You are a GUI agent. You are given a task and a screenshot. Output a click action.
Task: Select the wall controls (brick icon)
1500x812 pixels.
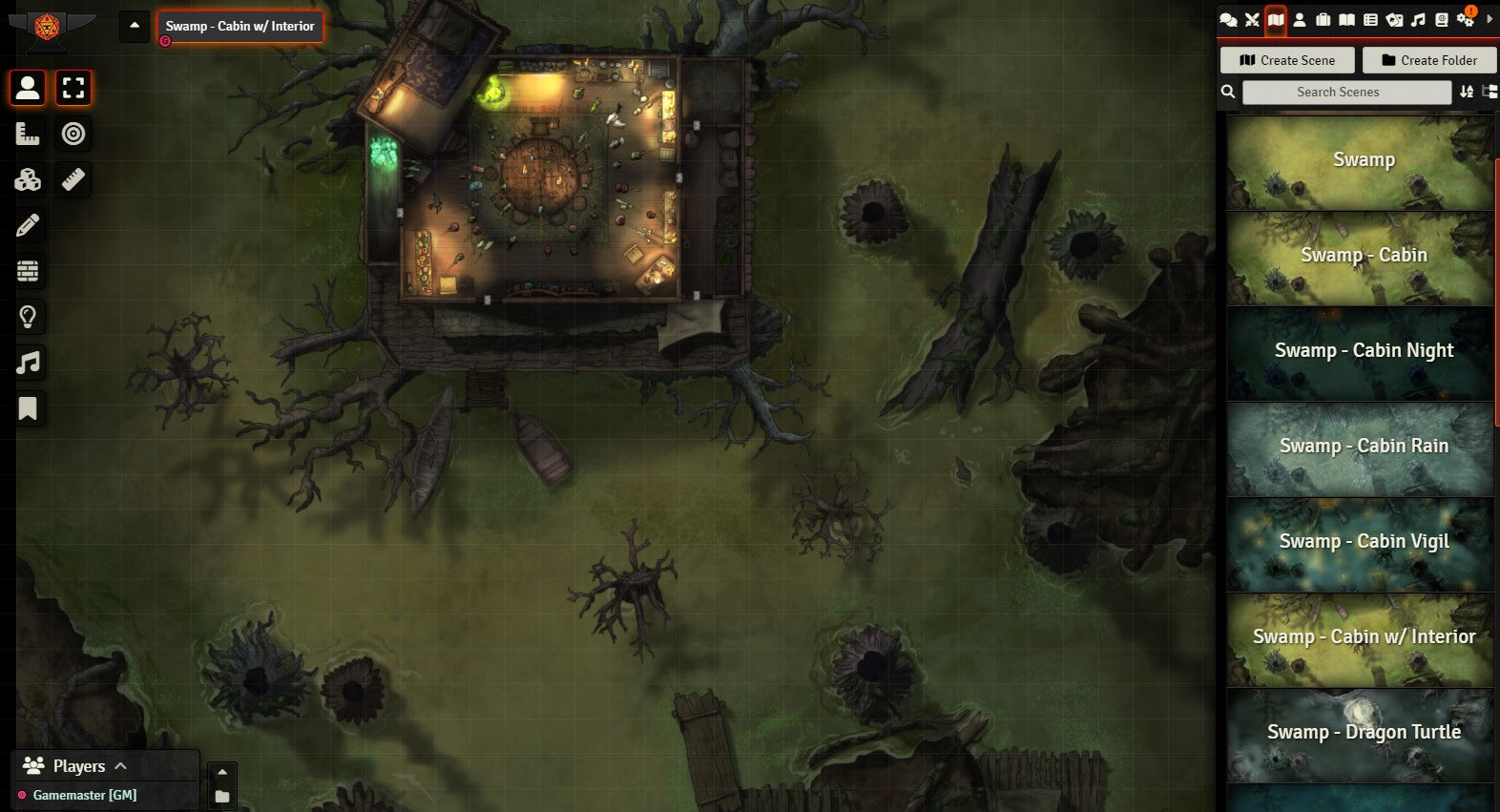coord(28,271)
